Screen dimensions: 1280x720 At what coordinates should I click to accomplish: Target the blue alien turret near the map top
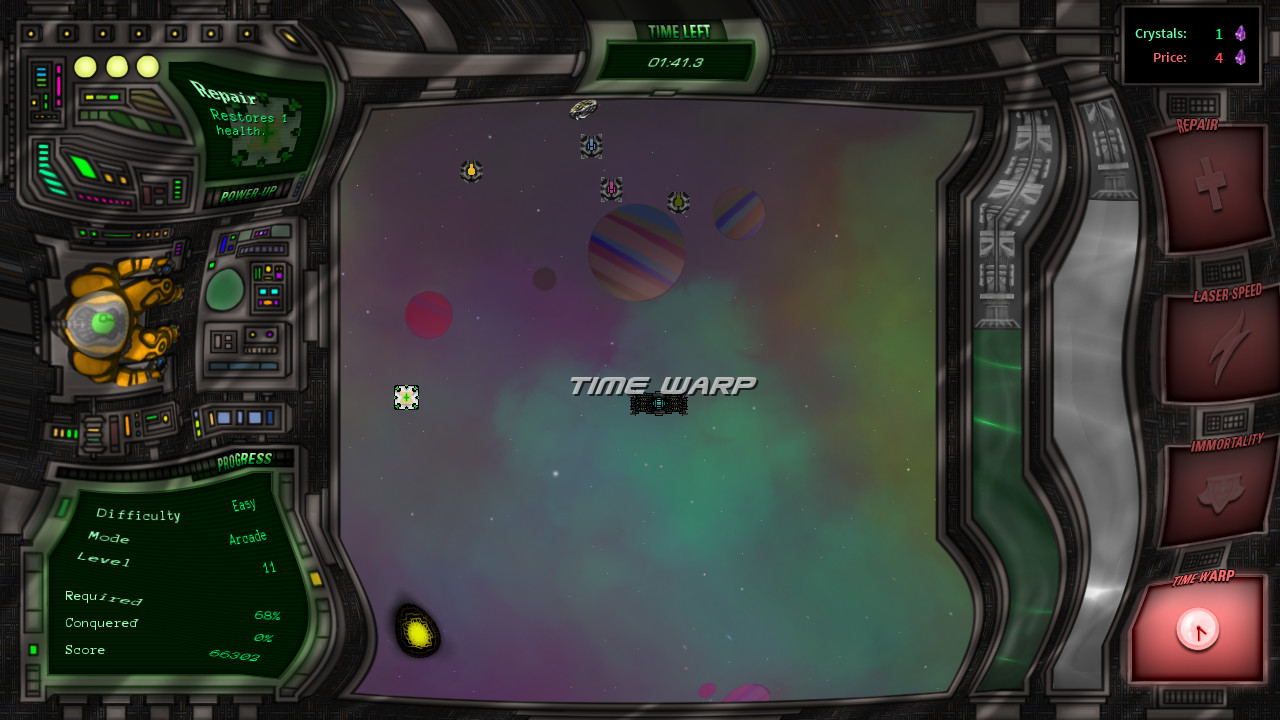(x=590, y=146)
